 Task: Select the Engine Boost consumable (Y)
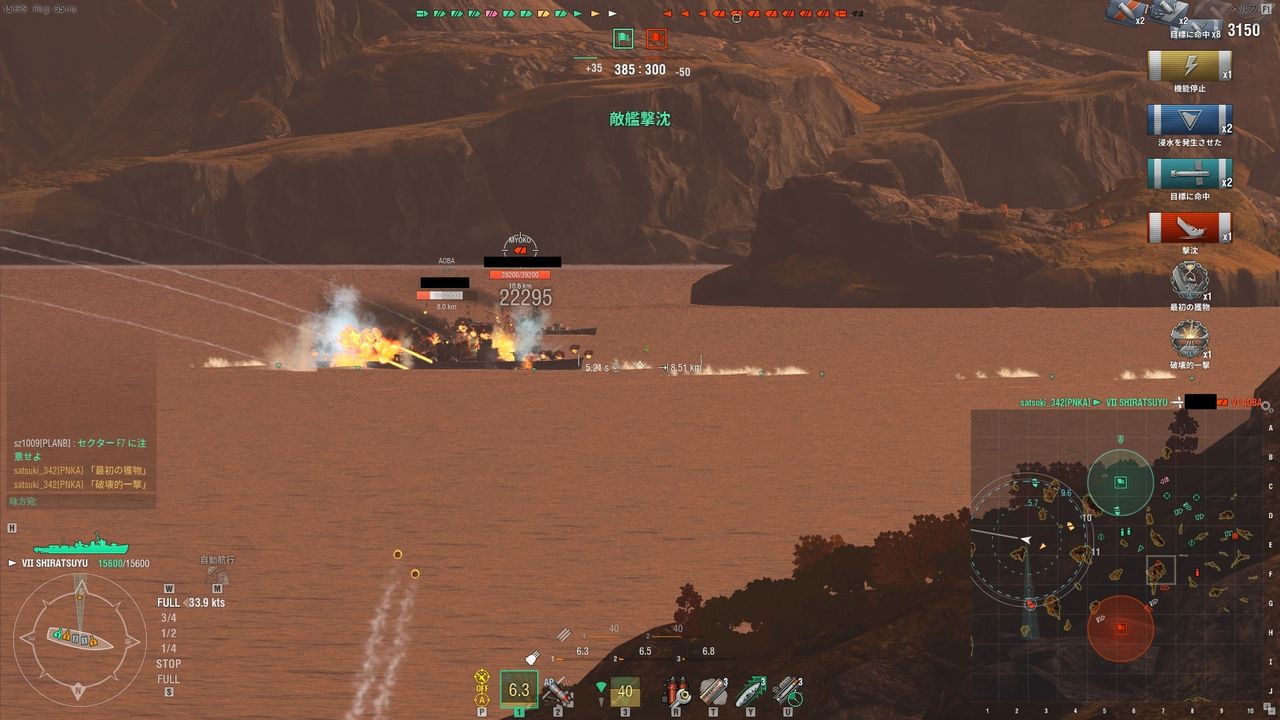click(750, 693)
